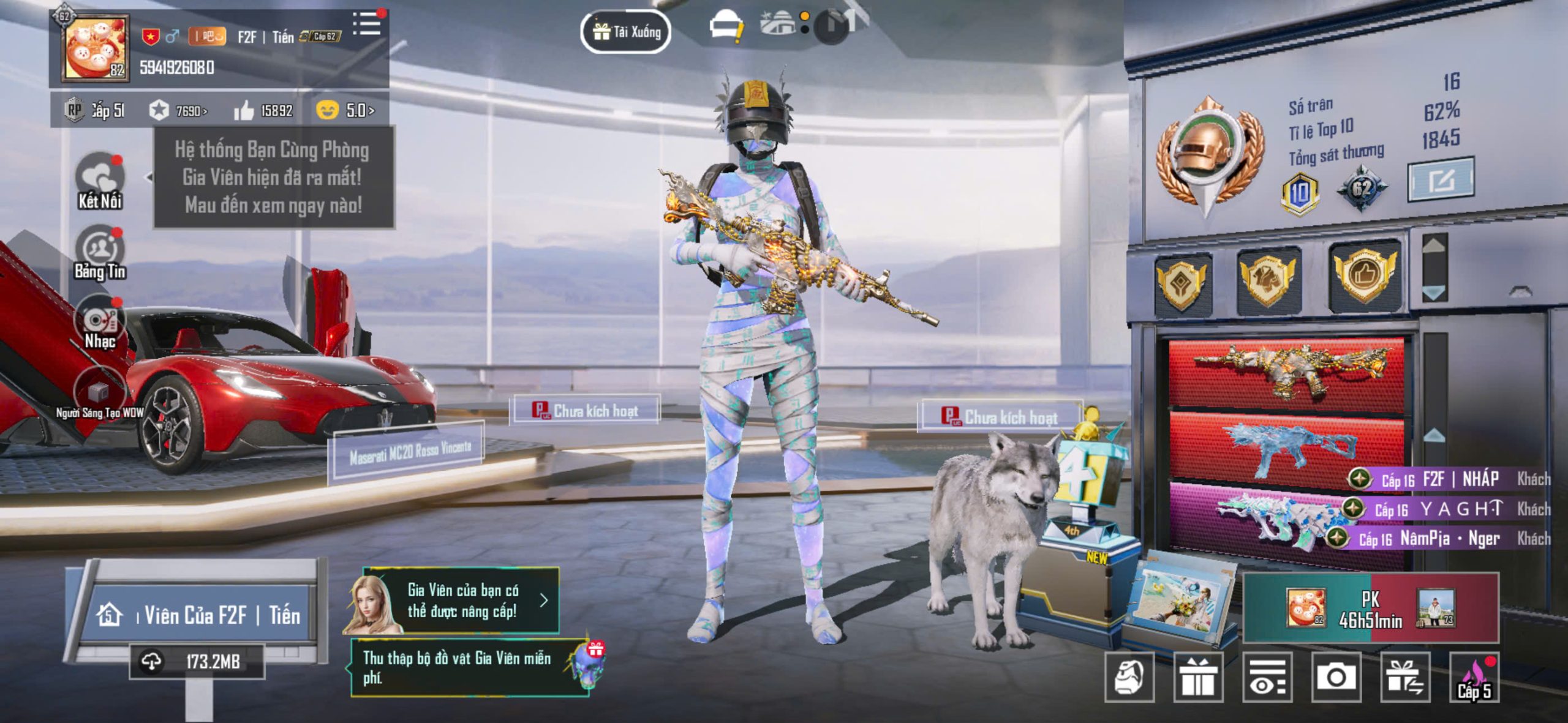The height and width of the screenshot is (723, 1568).
Task: Select the golden rifle skin showcase slot
Action: 1286,370
